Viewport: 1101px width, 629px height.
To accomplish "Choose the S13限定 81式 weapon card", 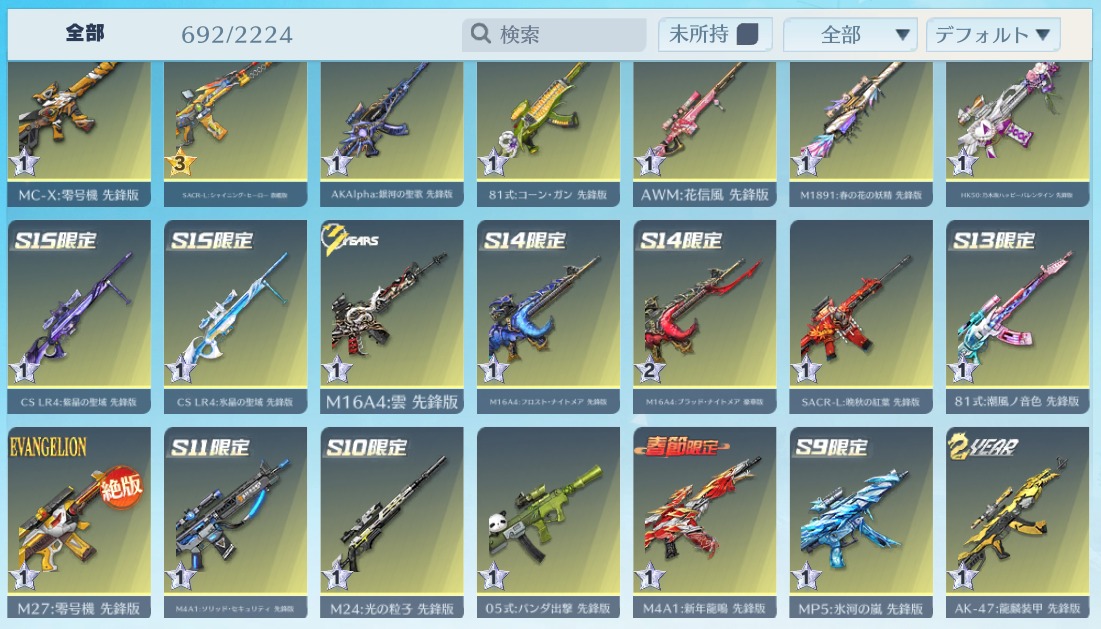I will (x=1017, y=315).
